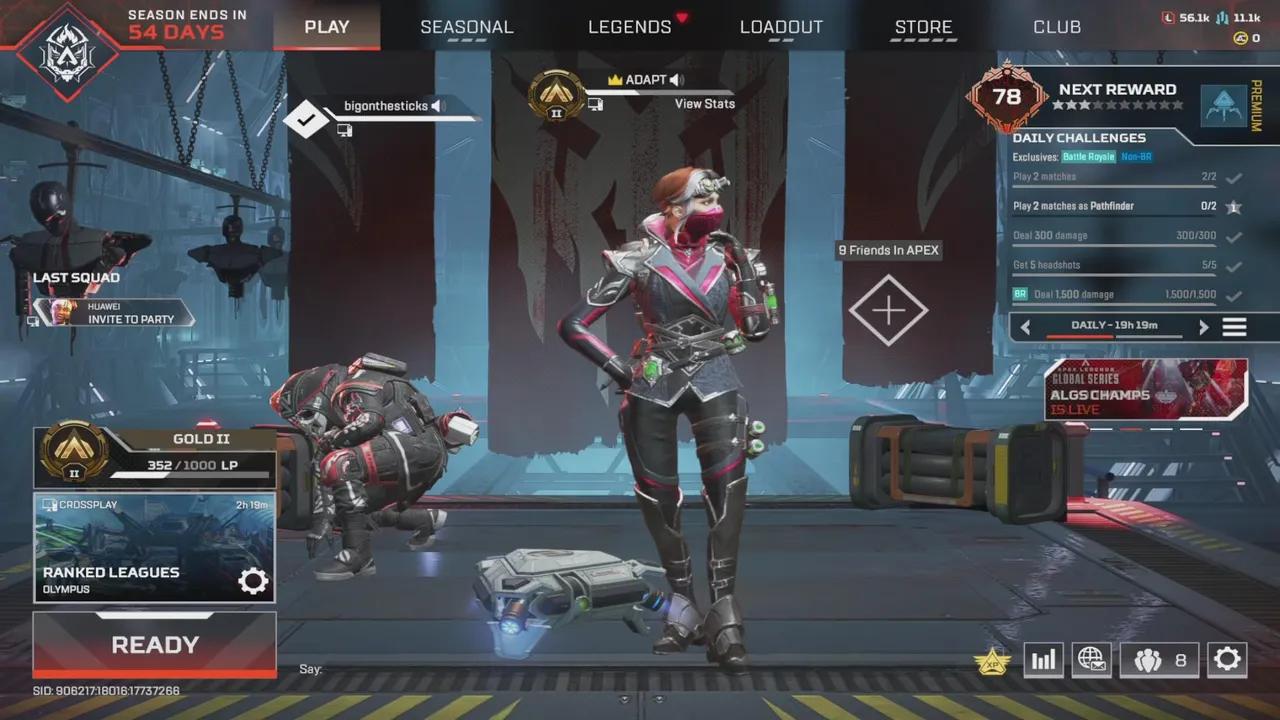
Task: Open the settings gear icon
Action: 1226,659
